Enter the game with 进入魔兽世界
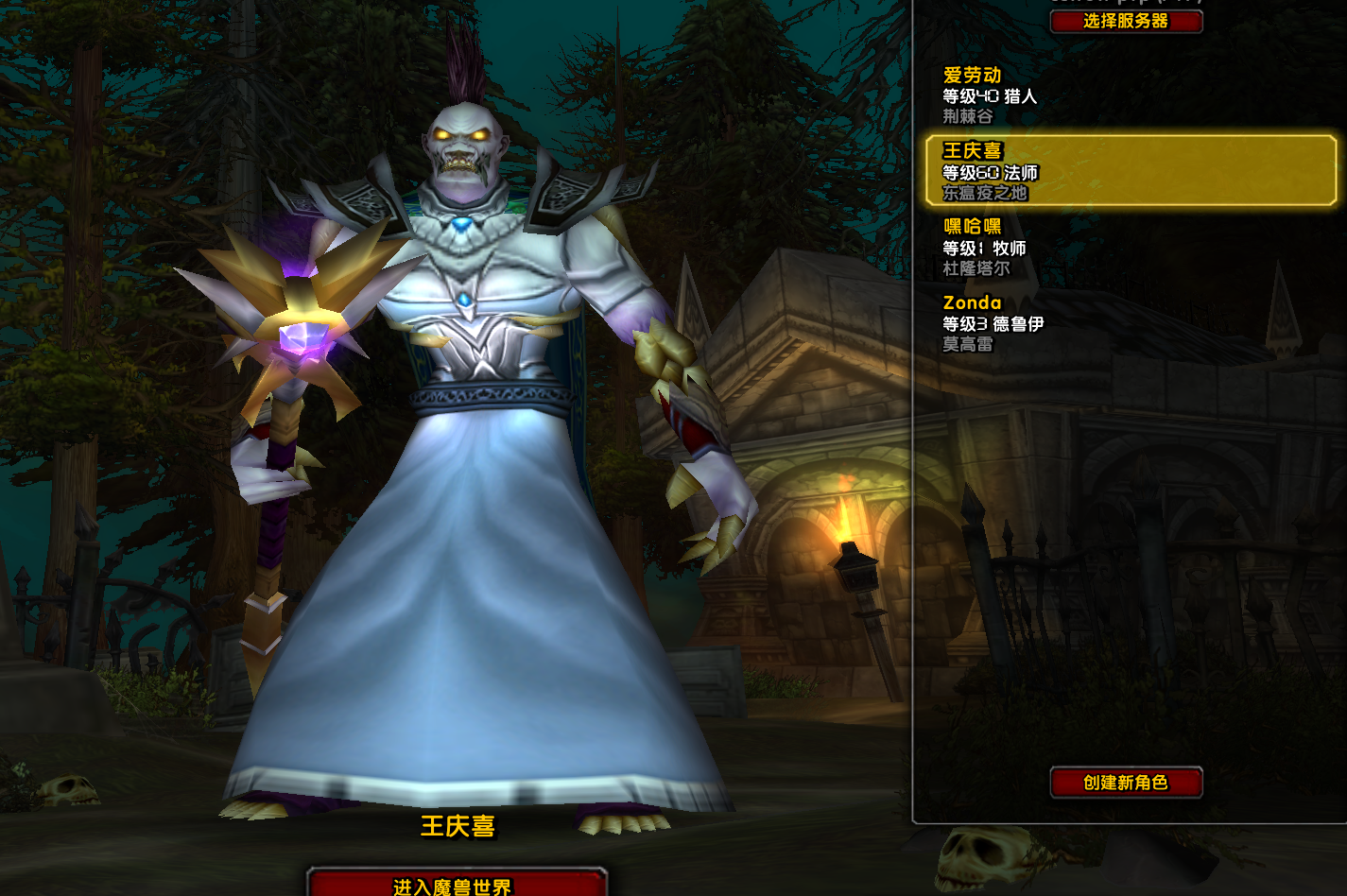 pyautogui.click(x=456, y=885)
